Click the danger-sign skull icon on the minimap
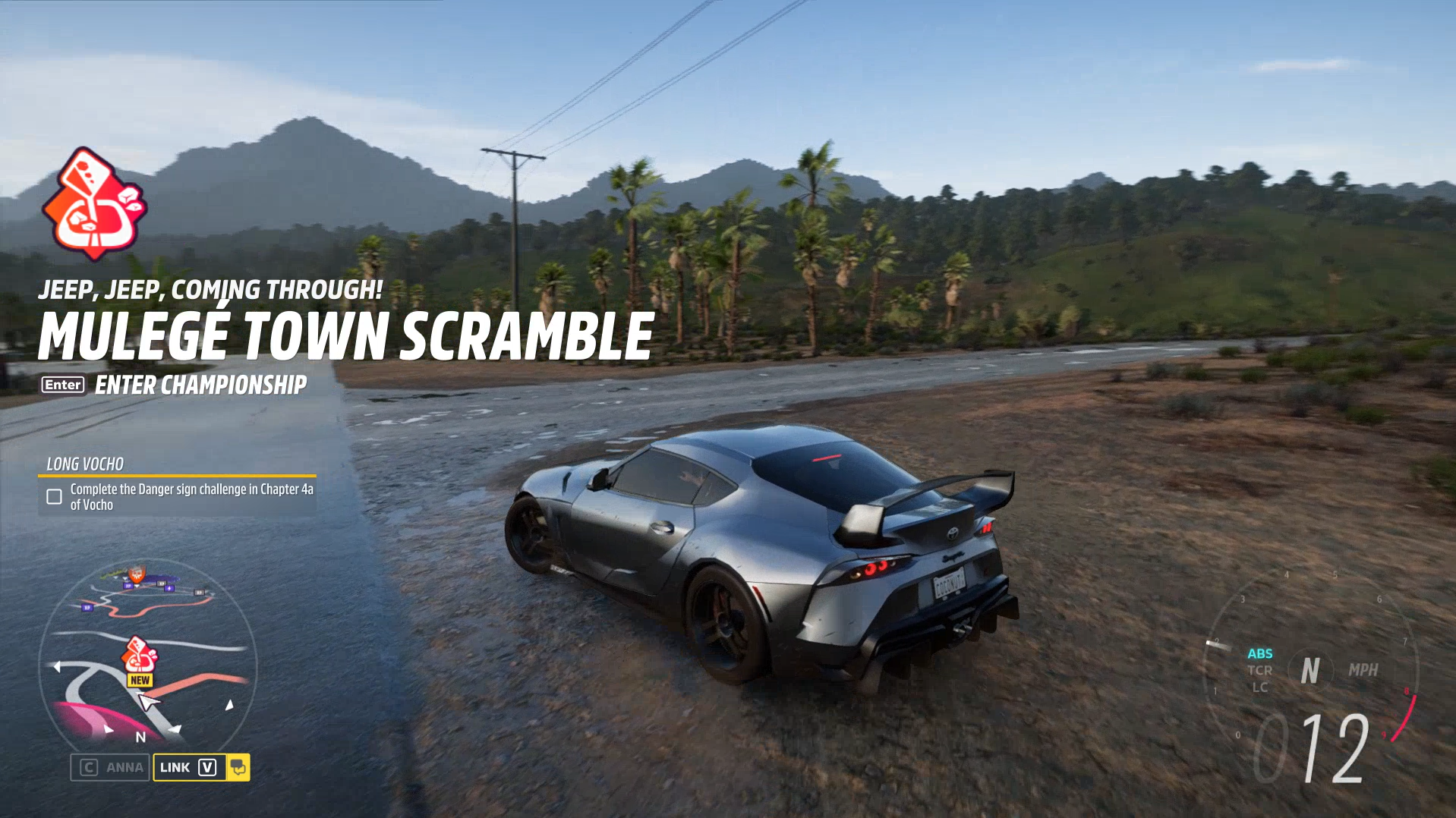 point(136,574)
